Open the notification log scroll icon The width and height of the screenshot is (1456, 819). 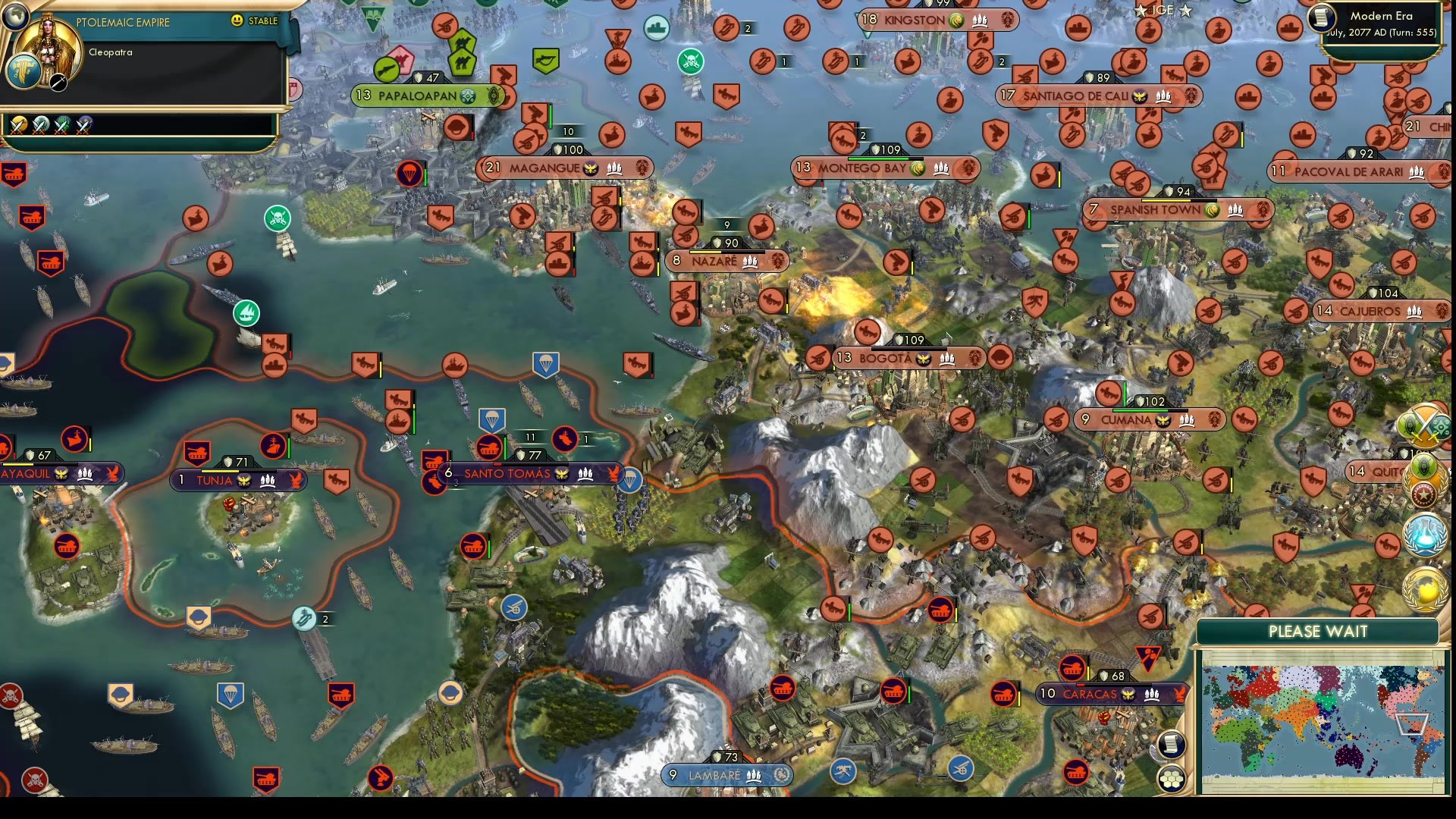point(1170,745)
